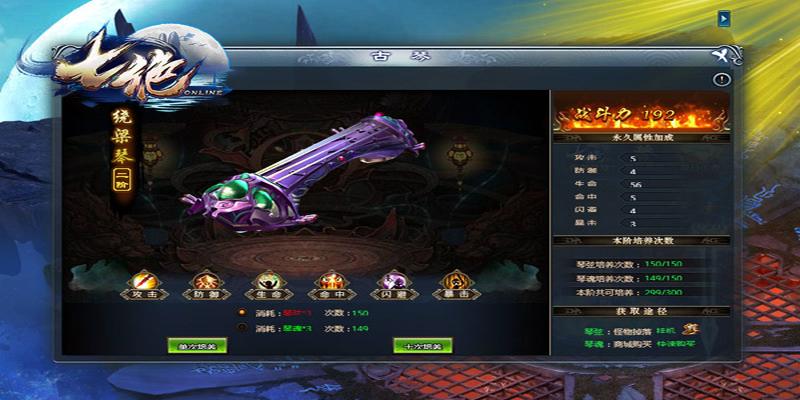The image size is (800, 400).
Task: Select the 命中 accuracy attribute icon
Action: coord(327,283)
